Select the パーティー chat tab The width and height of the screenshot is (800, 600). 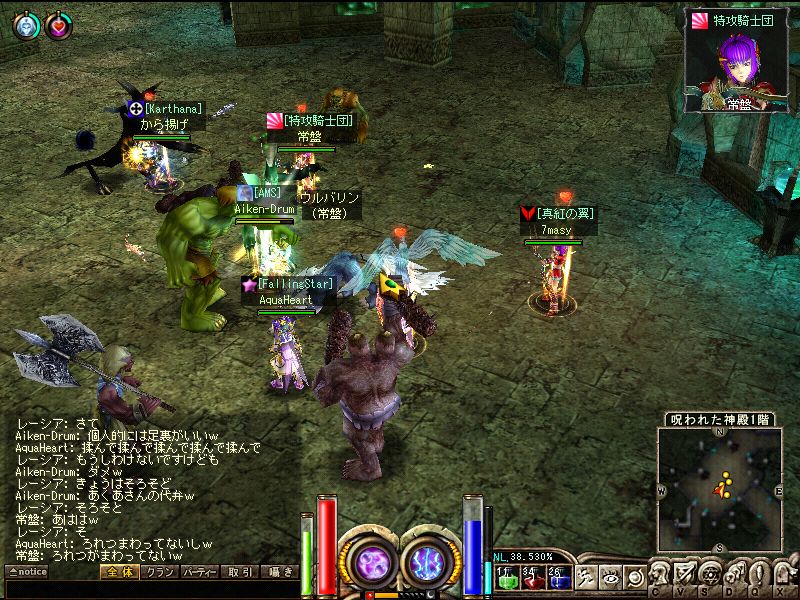[x=200, y=572]
